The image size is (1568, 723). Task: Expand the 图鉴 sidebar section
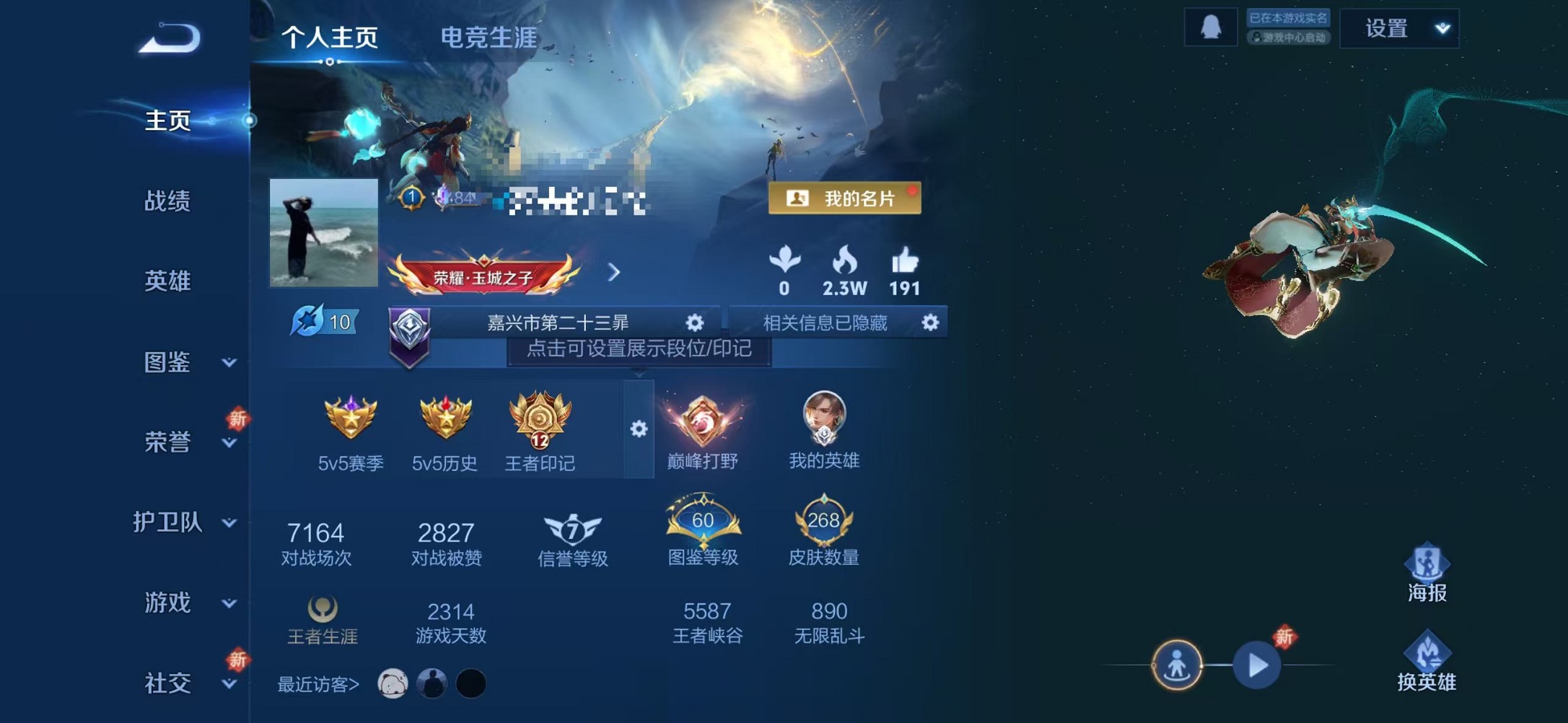(168, 364)
